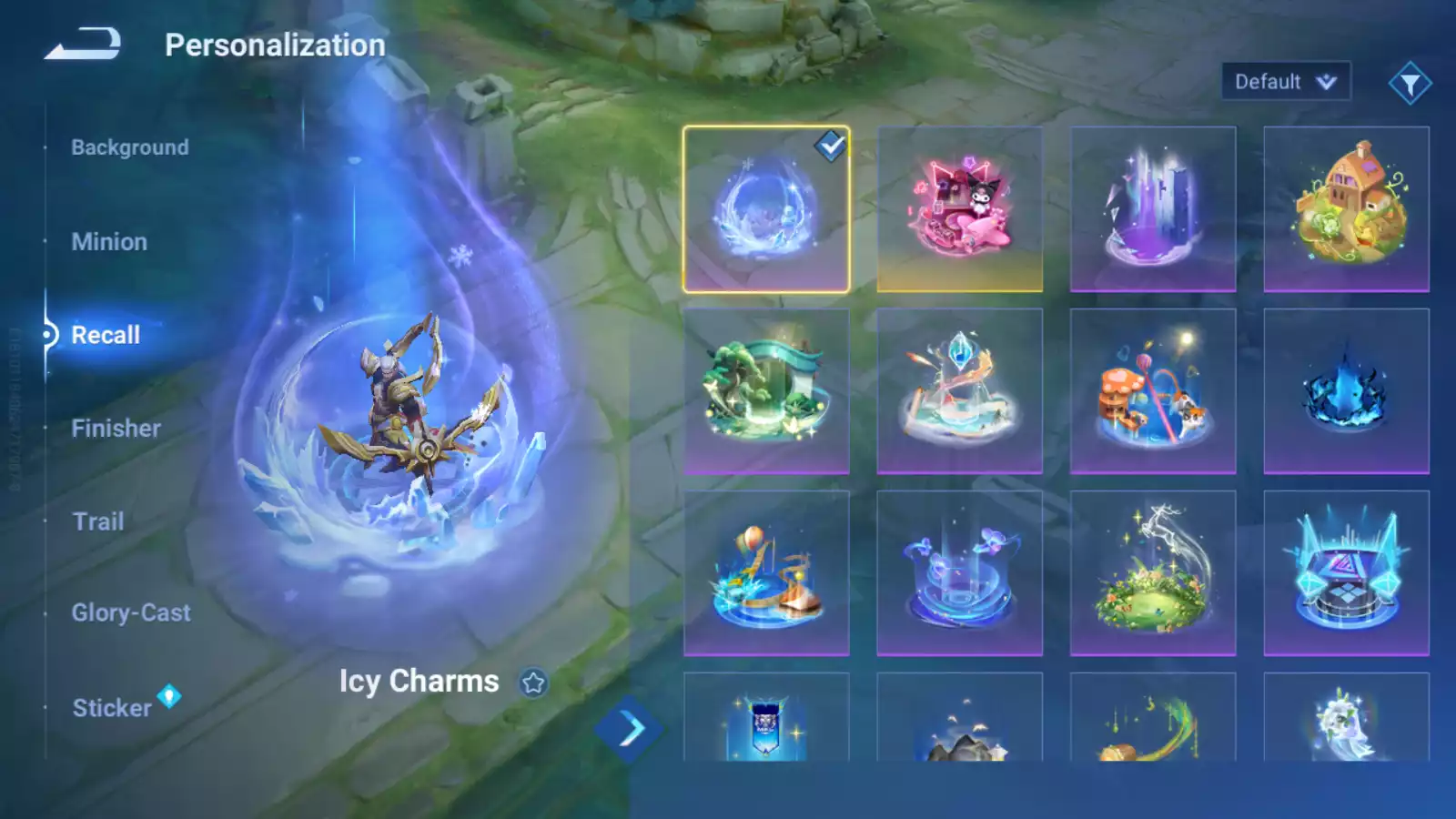The height and width of the screenshot is (819, 1456).
Task: Show the Glory-Cast options
Action: click(131, 613)
